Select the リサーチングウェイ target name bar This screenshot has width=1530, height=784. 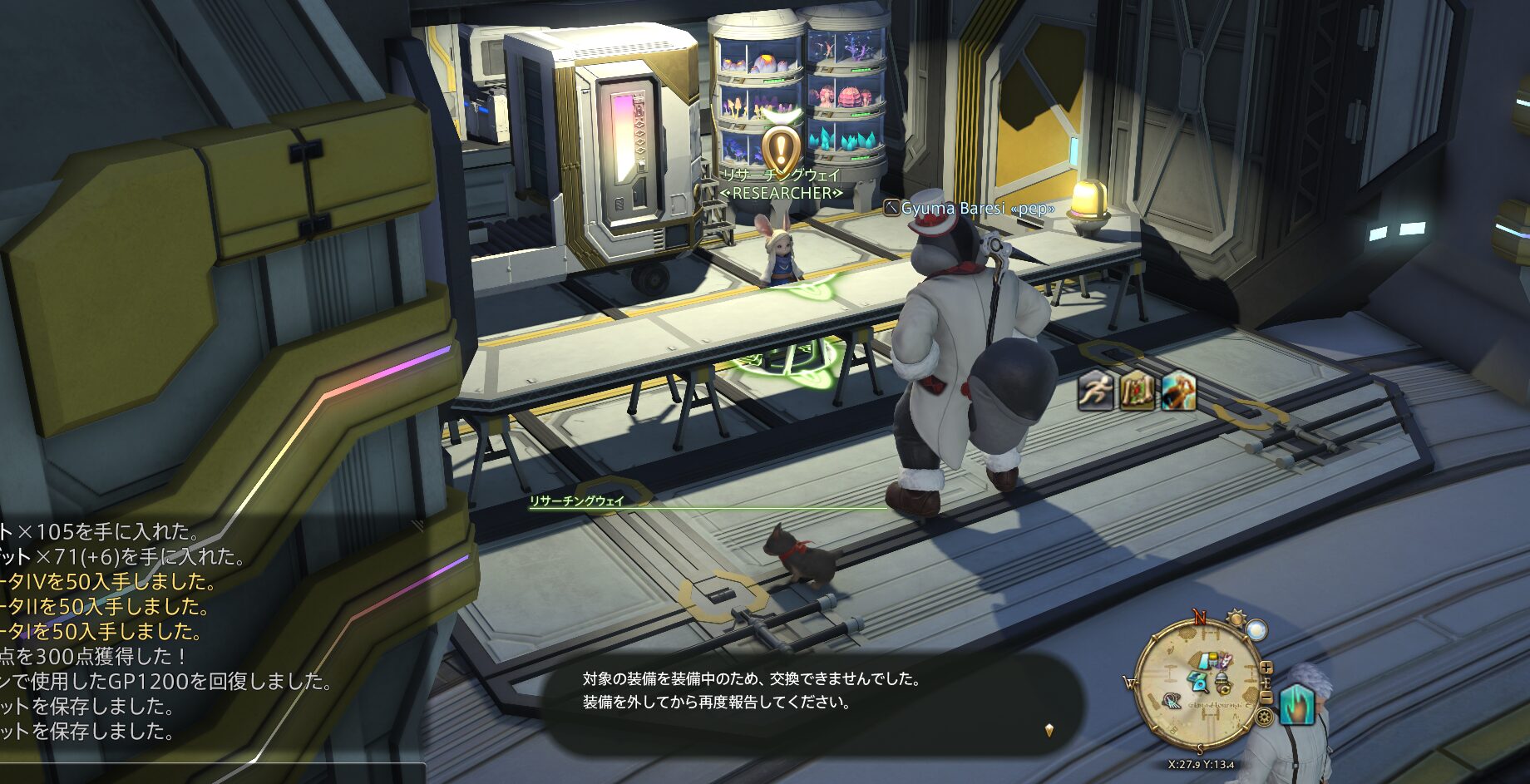tap(577, 501)
